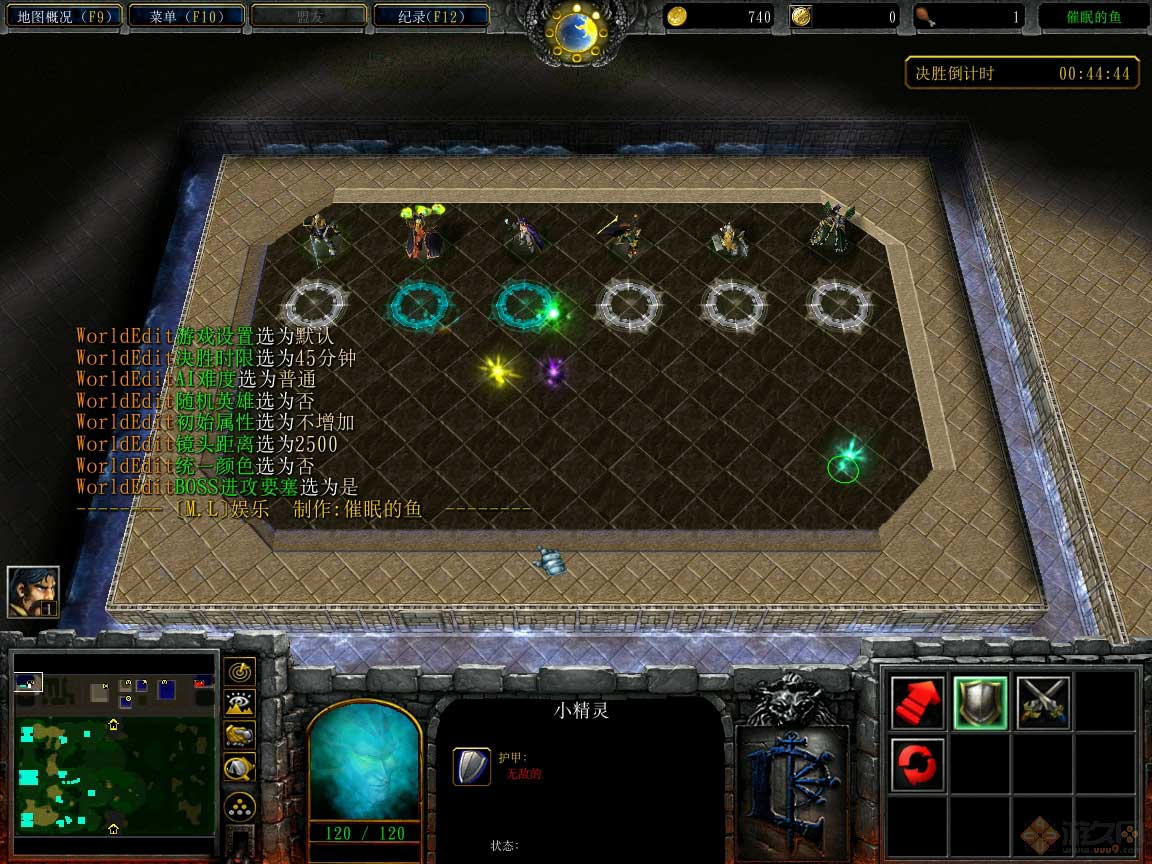The image size is (1152, 864).
Task: Select the armor shield icon in unit info
Action: coord(472,766)
